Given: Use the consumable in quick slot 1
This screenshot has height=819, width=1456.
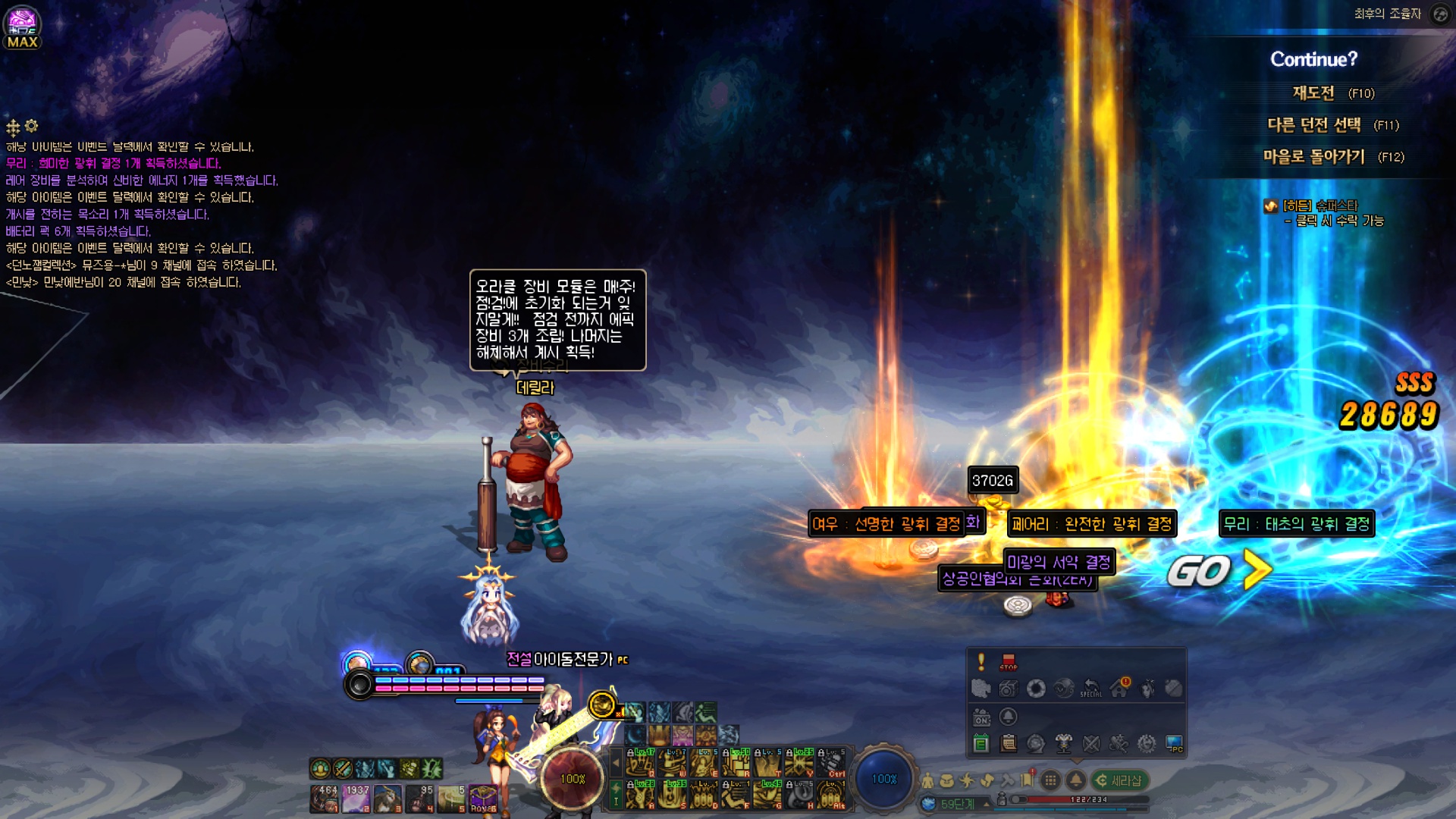Looking at the screenshot, I should coord(325,799).
